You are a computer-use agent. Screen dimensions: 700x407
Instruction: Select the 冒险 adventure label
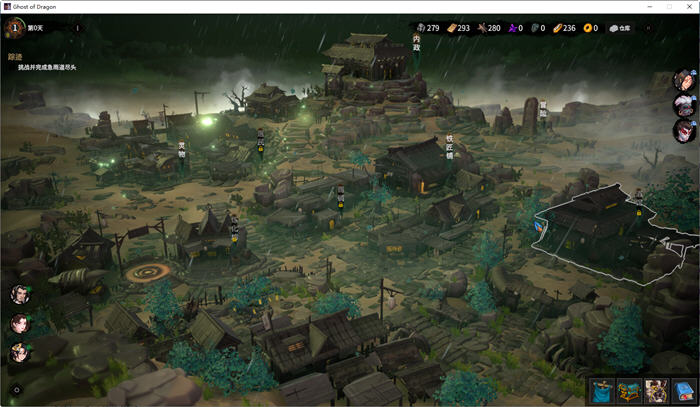coord(543,108)
